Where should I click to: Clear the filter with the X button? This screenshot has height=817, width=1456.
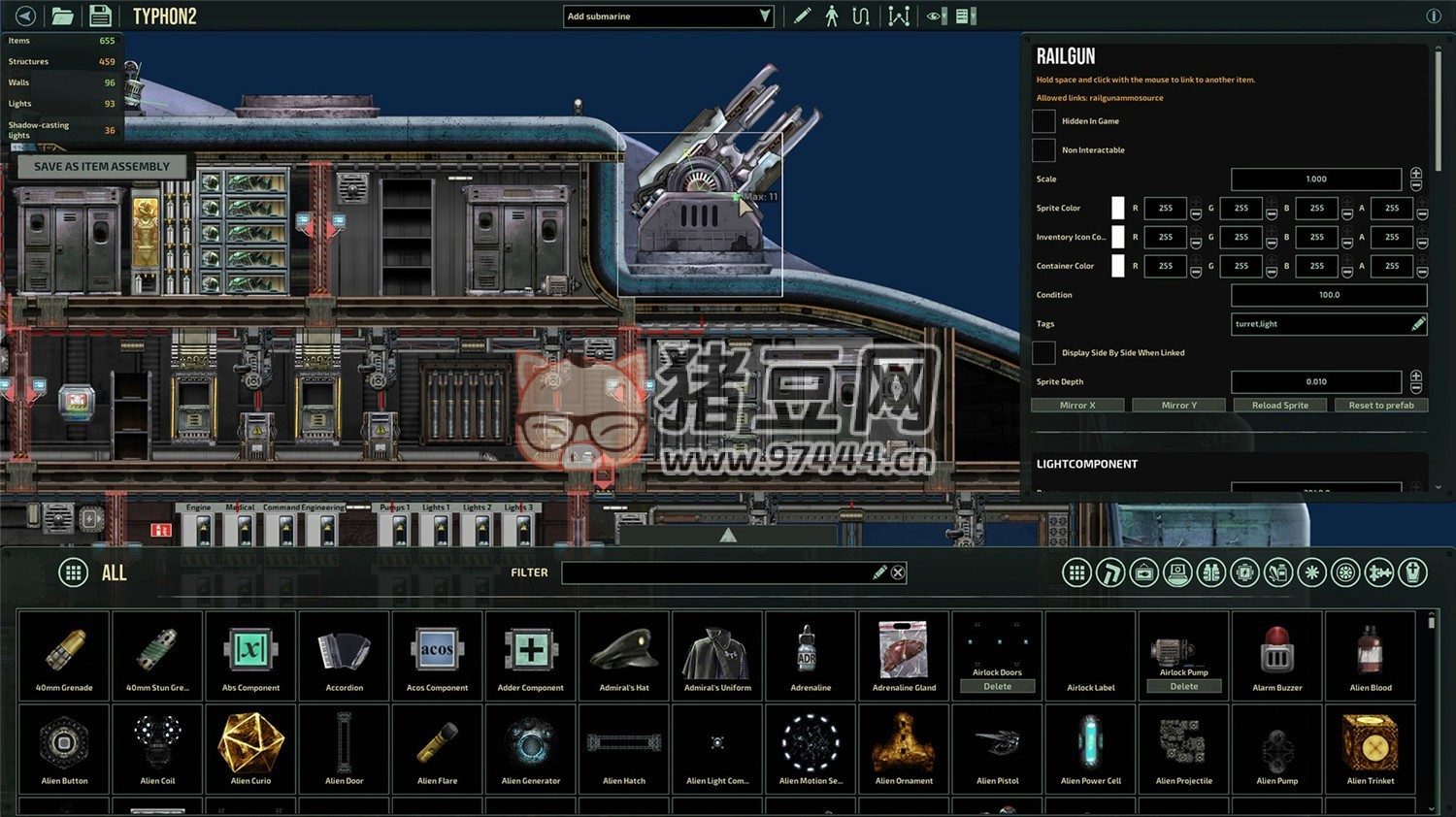(x=898, y=572)
